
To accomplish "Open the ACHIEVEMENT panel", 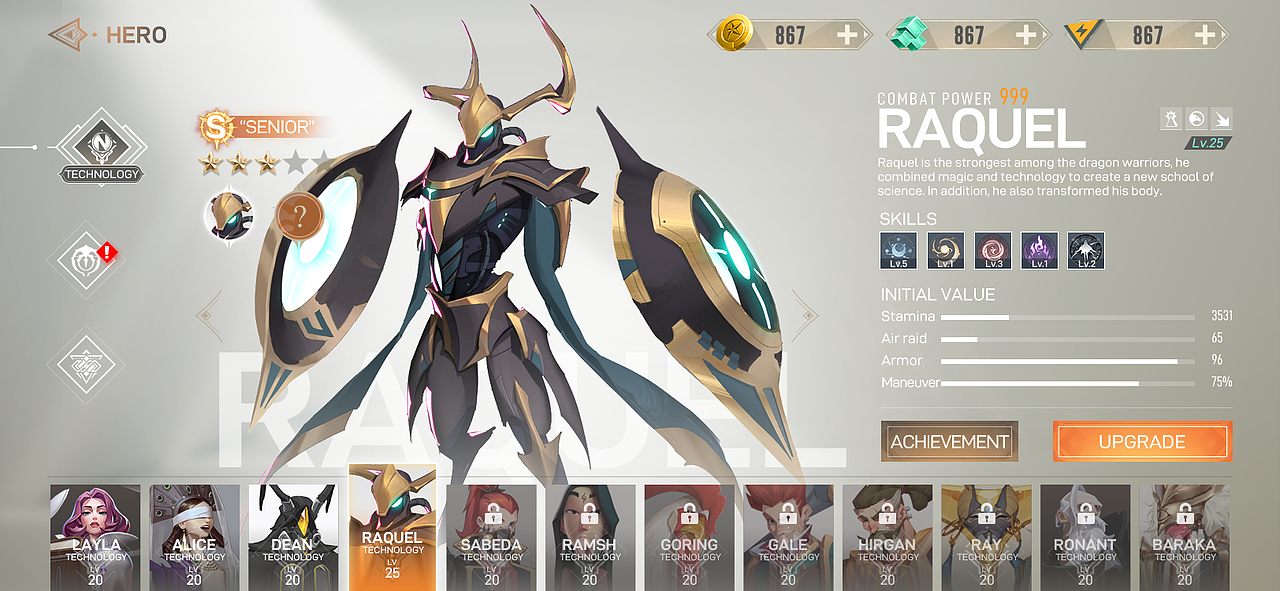I will pyautogui.click(x=949, y=441).
